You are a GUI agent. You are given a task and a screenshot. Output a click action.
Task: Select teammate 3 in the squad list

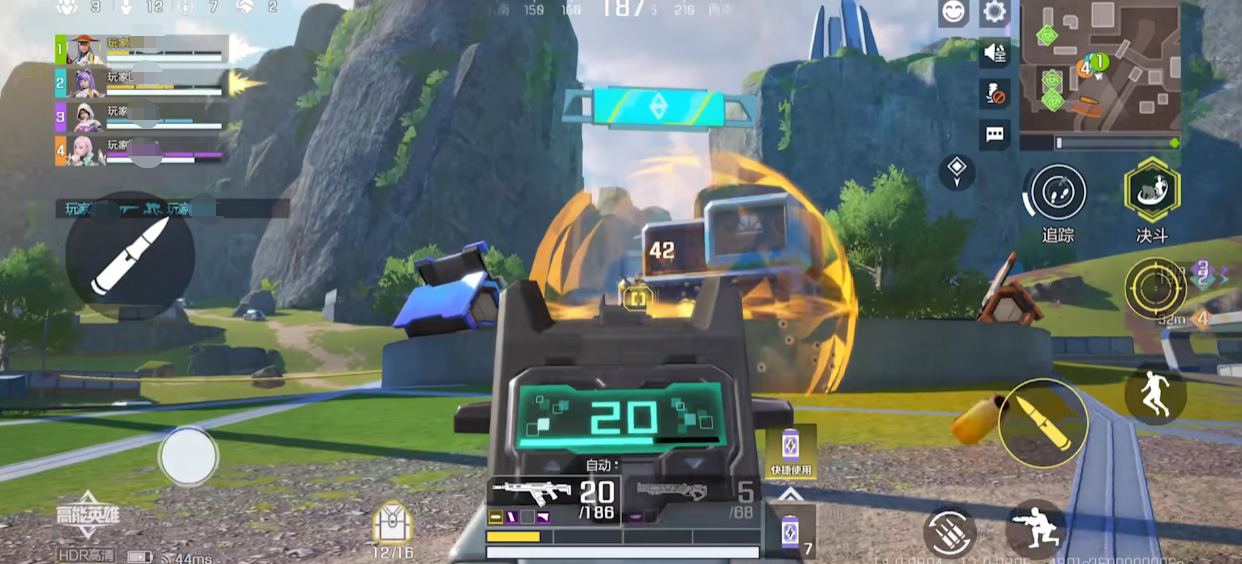[140, 117]
